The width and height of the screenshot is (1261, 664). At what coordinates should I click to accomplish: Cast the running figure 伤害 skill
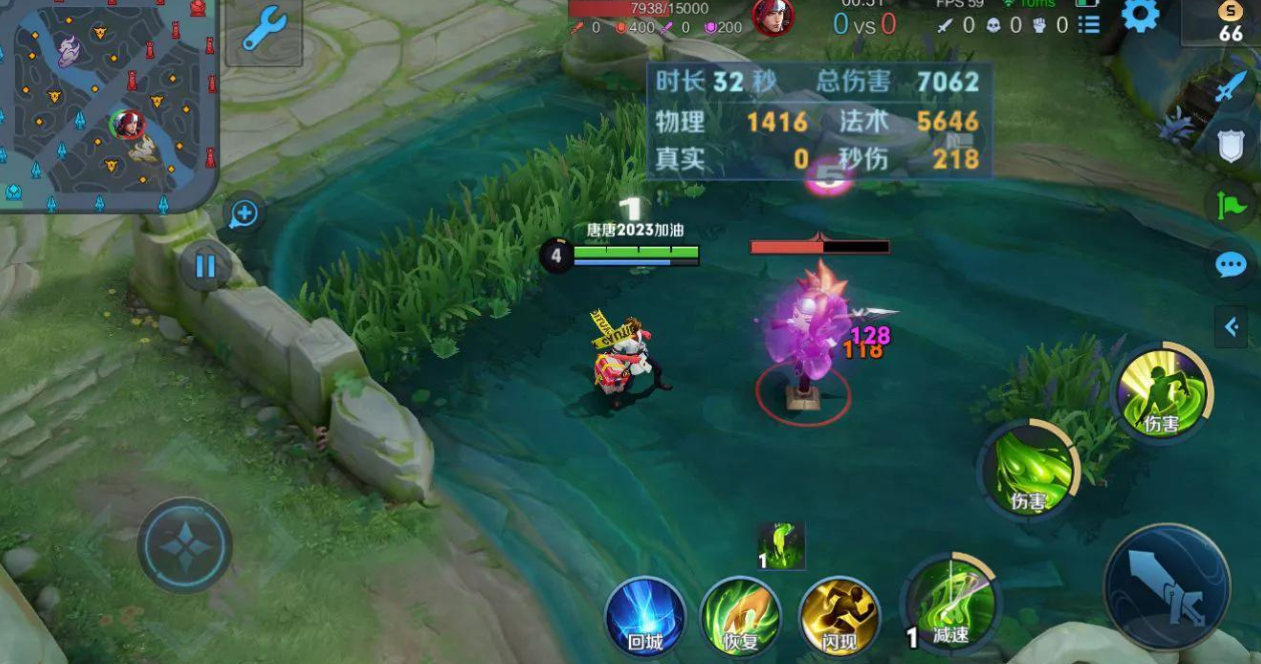(1163, 393)
